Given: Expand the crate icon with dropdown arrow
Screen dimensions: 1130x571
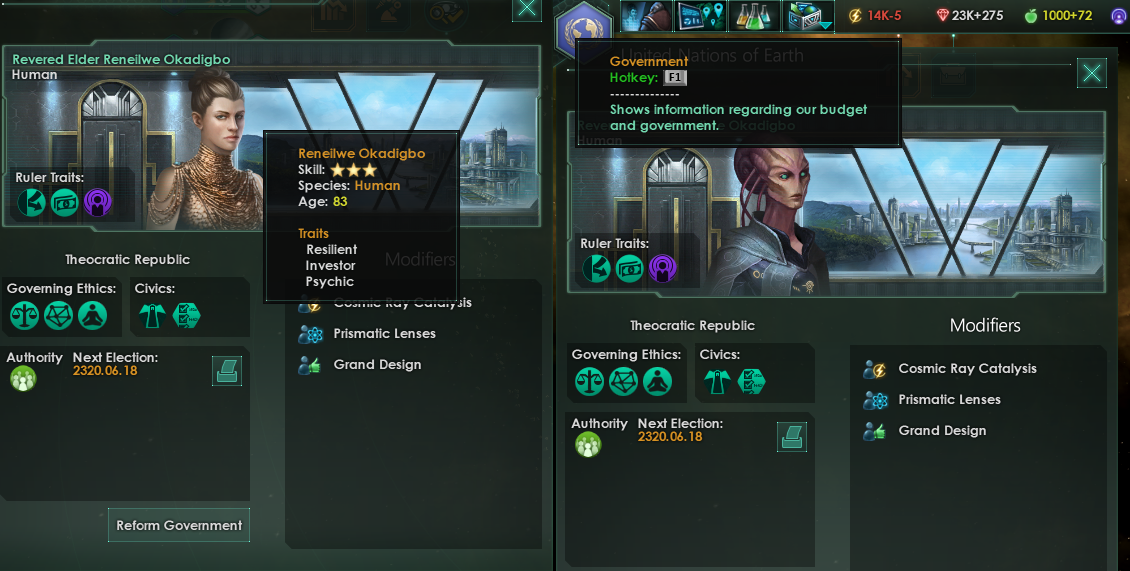Looking at the screenshot, I should pyautogui.click(x=808, y=15).
